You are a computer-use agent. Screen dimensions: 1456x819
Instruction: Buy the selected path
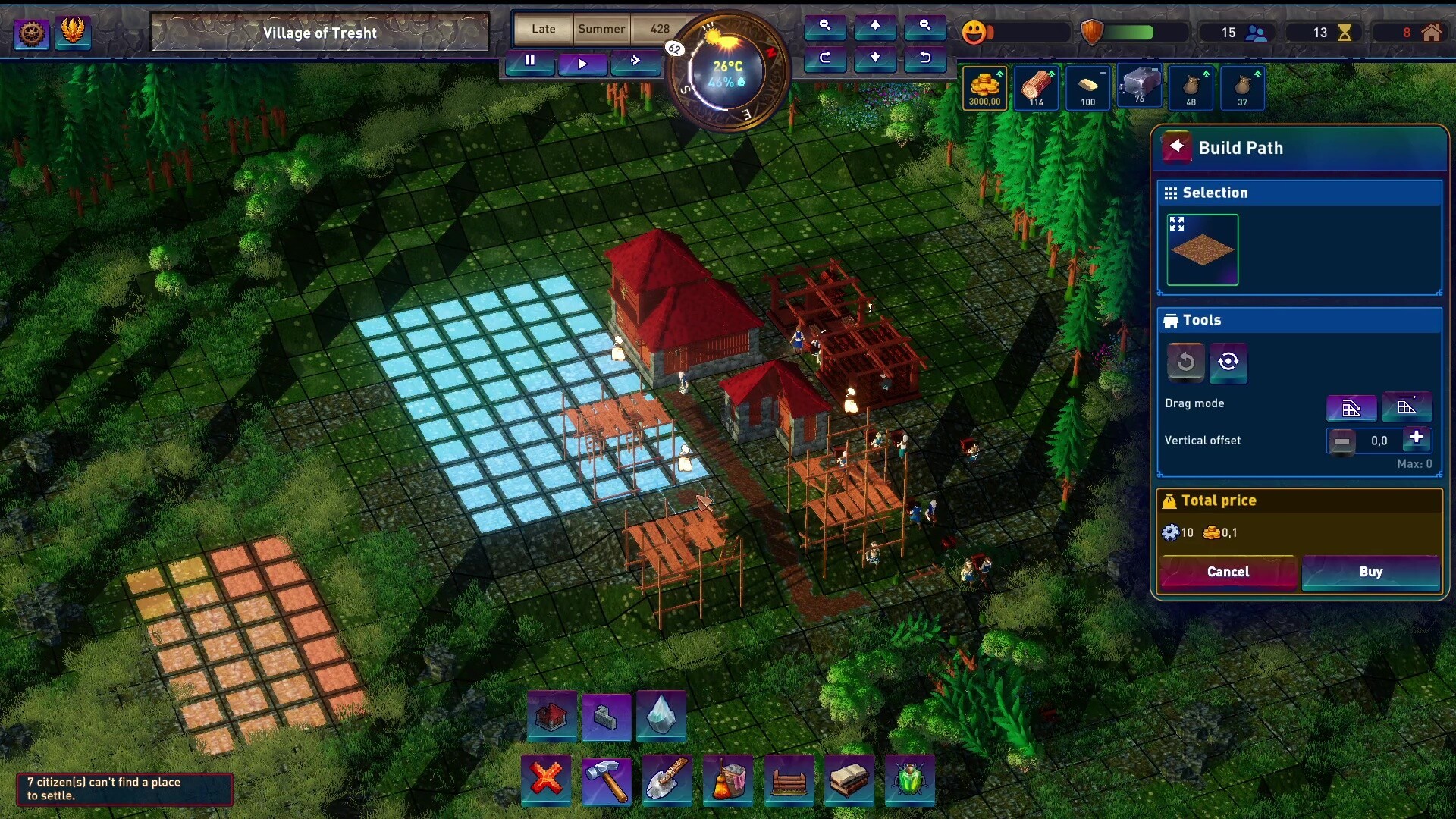(x=1370, y=572)
